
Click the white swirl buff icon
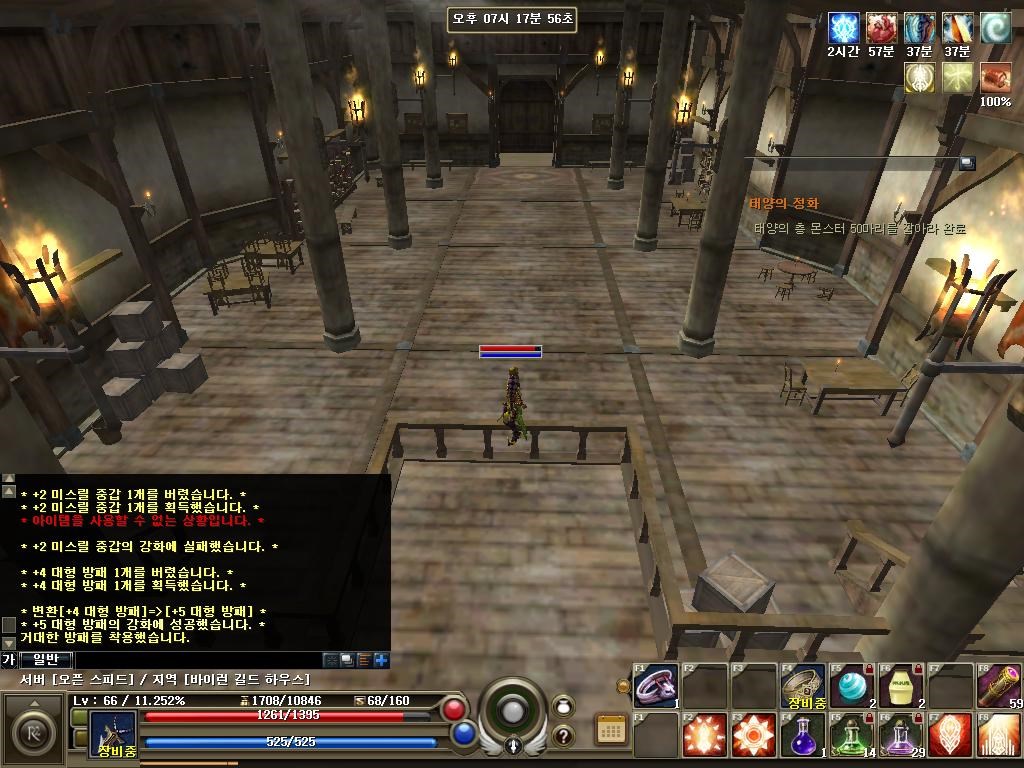(x=995, y=28)
